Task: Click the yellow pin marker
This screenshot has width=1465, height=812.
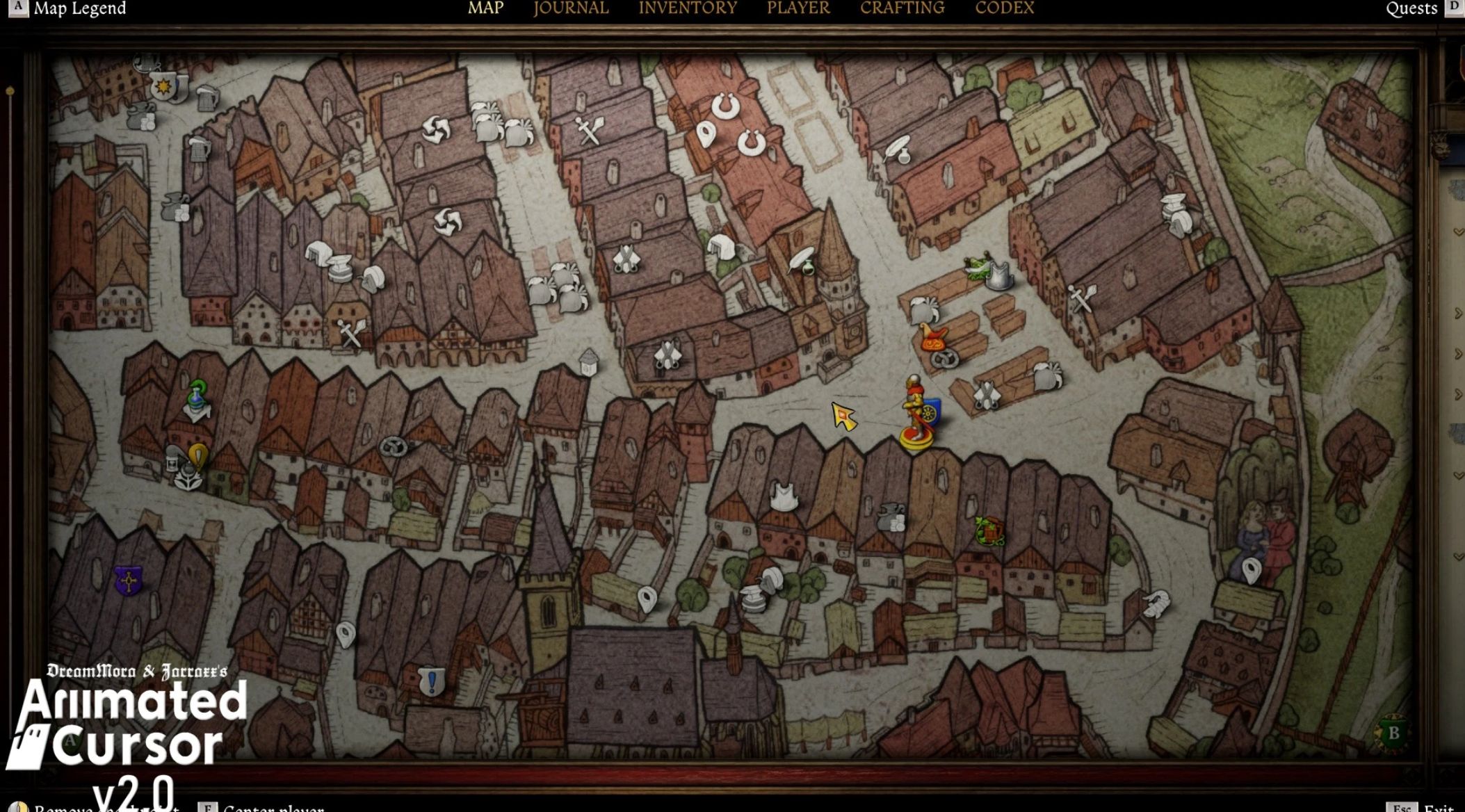Action: 198,456
